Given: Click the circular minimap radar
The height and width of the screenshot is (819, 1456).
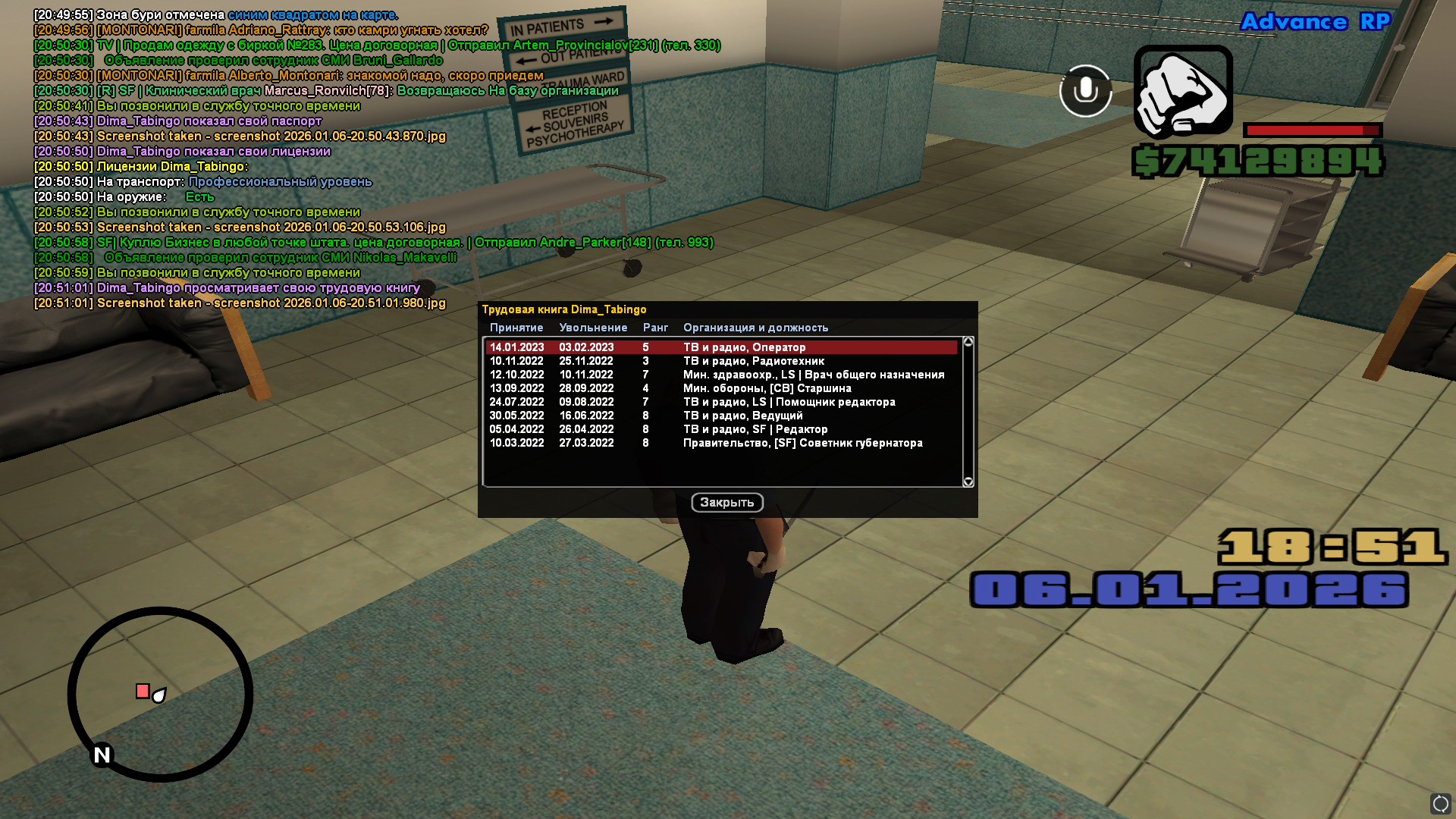Looking at the screenshot, I should click(160, 694).
